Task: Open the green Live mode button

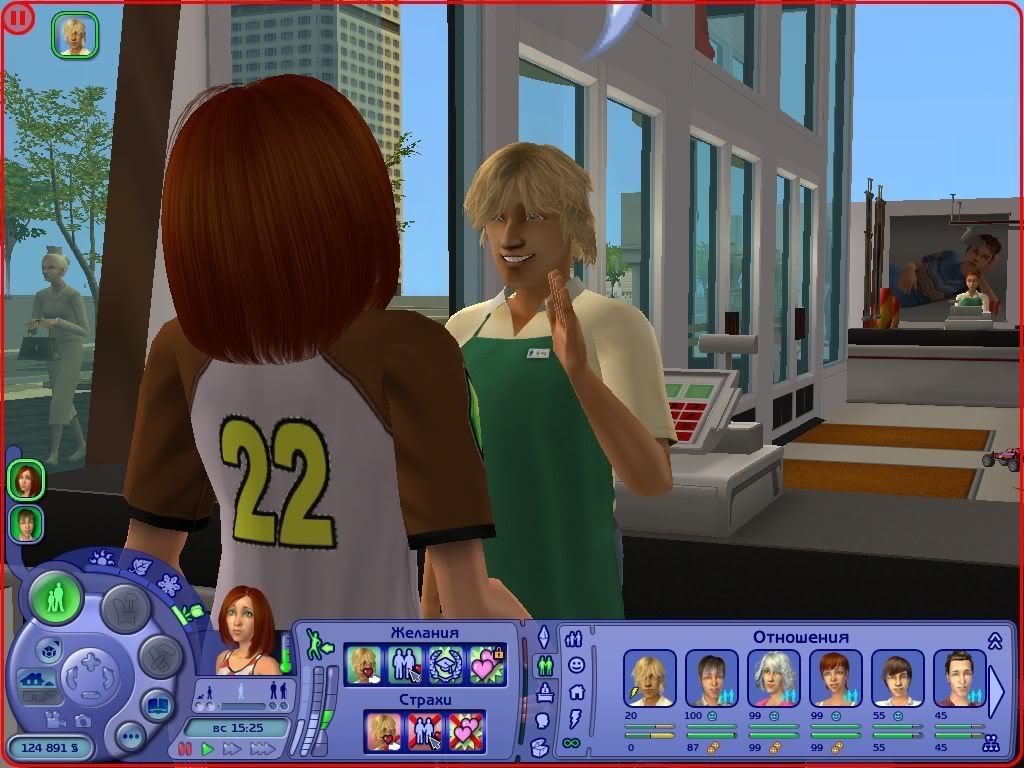Action: pos(56,599)
